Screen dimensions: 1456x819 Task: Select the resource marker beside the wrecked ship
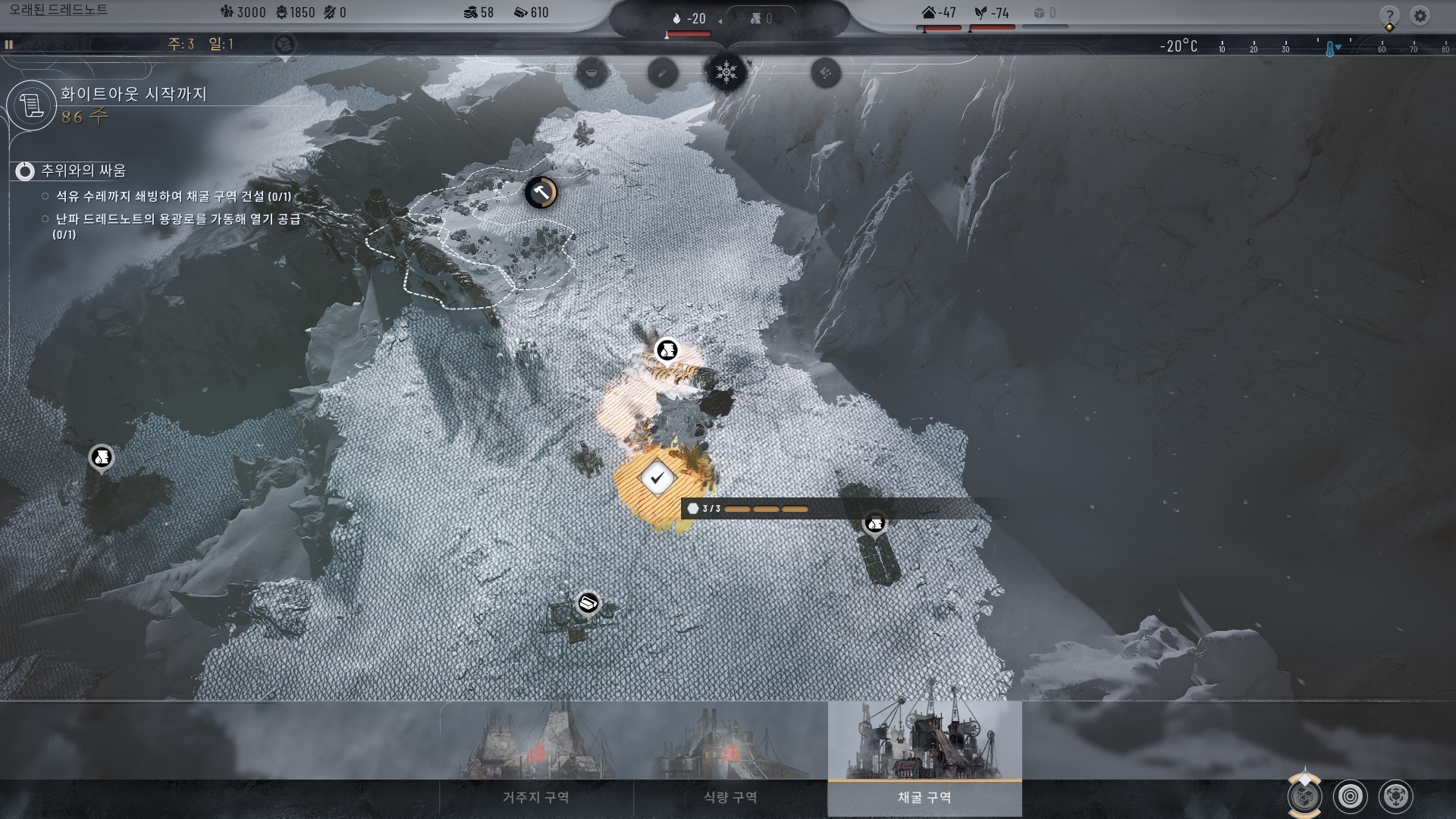click(875, 523)
